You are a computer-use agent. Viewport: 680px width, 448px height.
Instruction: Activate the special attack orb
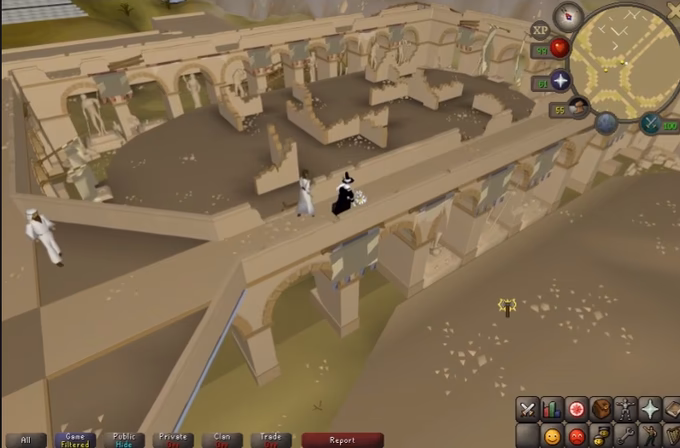tap(651, 124)
